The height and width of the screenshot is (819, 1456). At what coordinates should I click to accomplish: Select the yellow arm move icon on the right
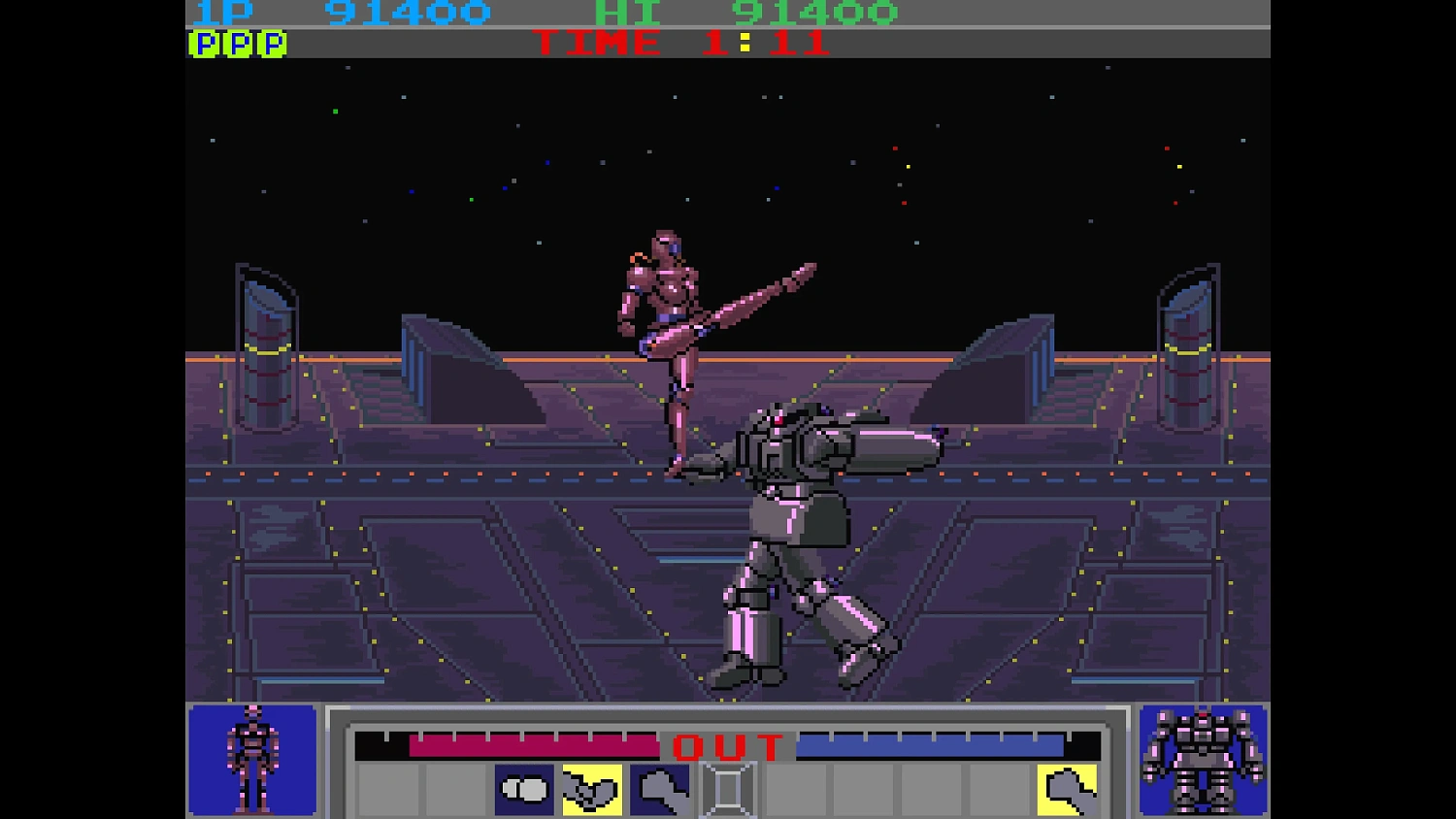(1068, 788)
